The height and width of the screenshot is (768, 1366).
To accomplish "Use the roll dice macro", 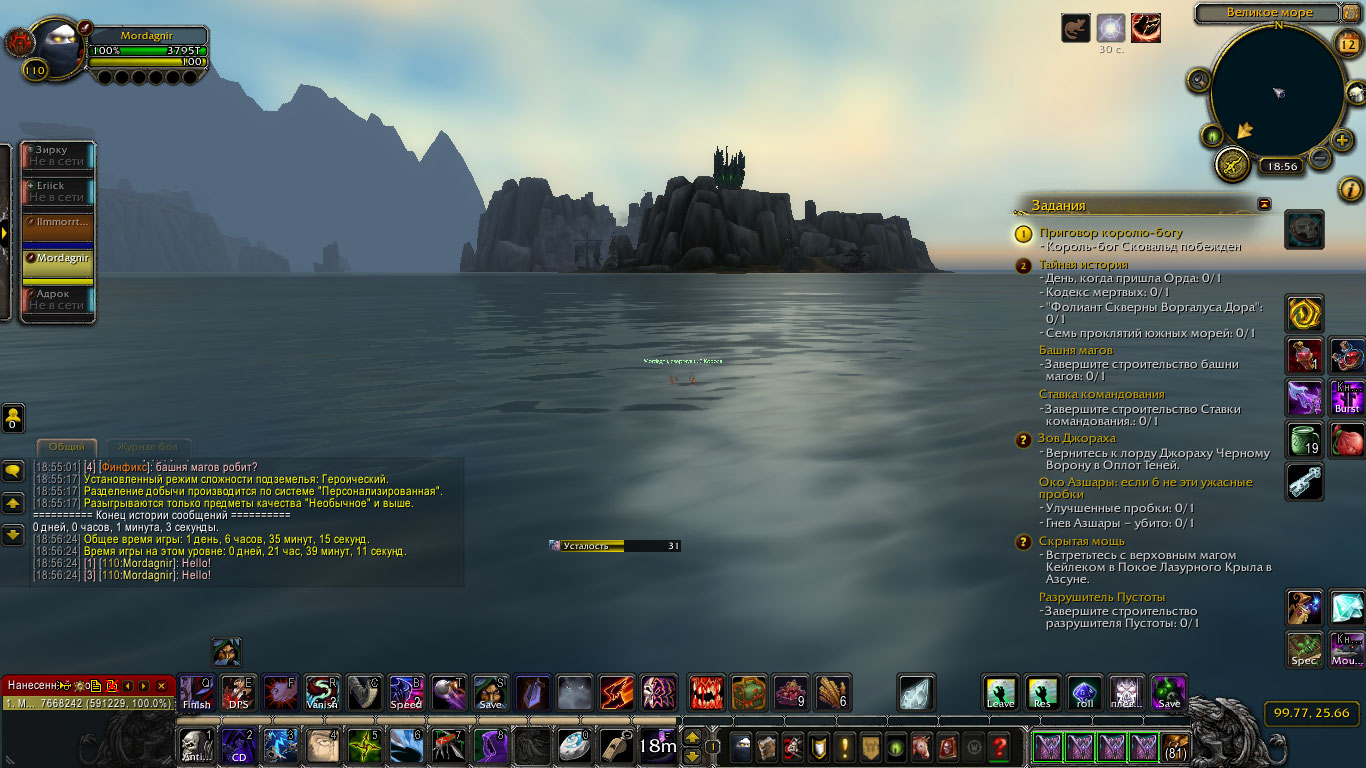I will (1085, 692).
